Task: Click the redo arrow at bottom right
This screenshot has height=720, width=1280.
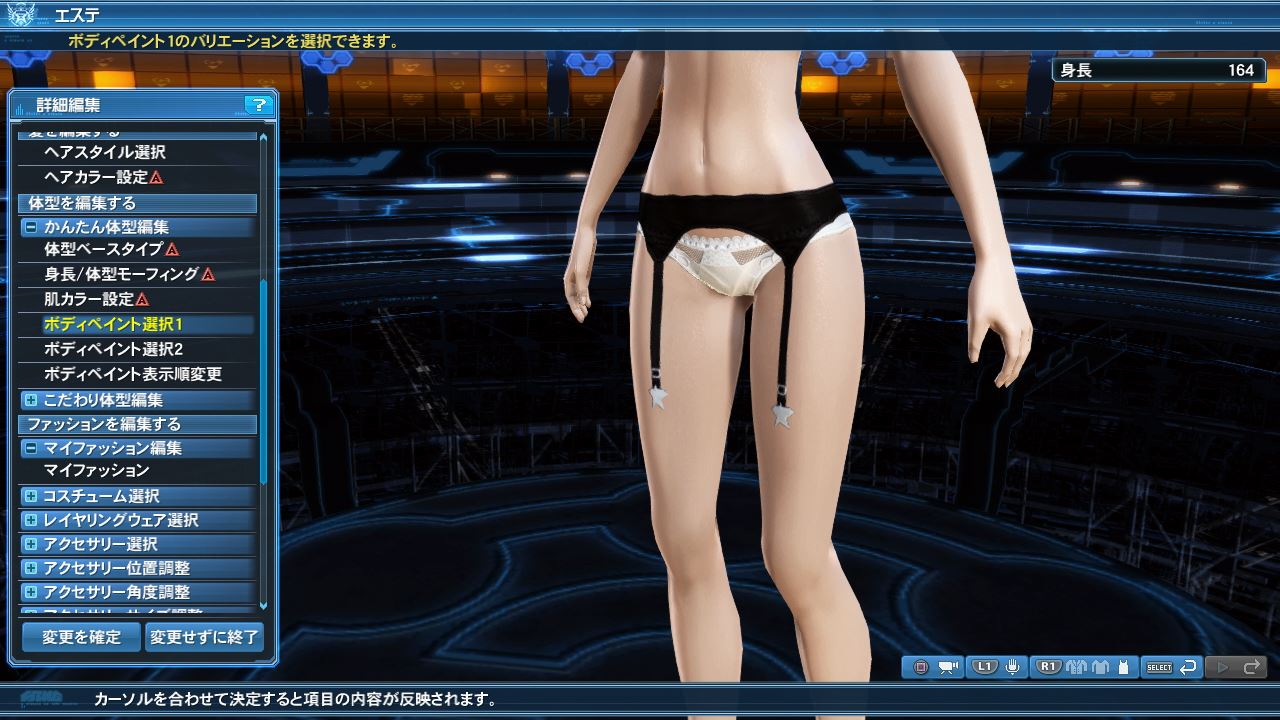Action: (1252, 666)
